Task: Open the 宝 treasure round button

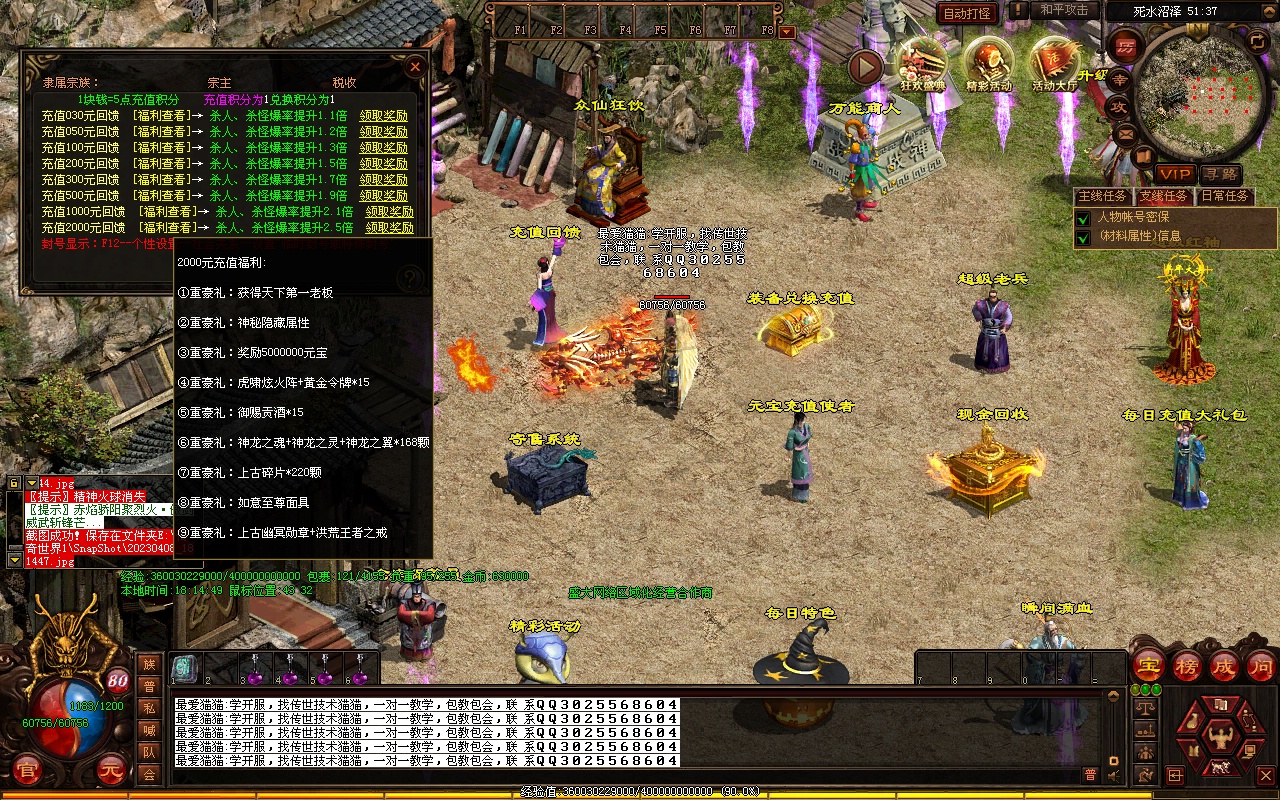Action: point(1148,665)
